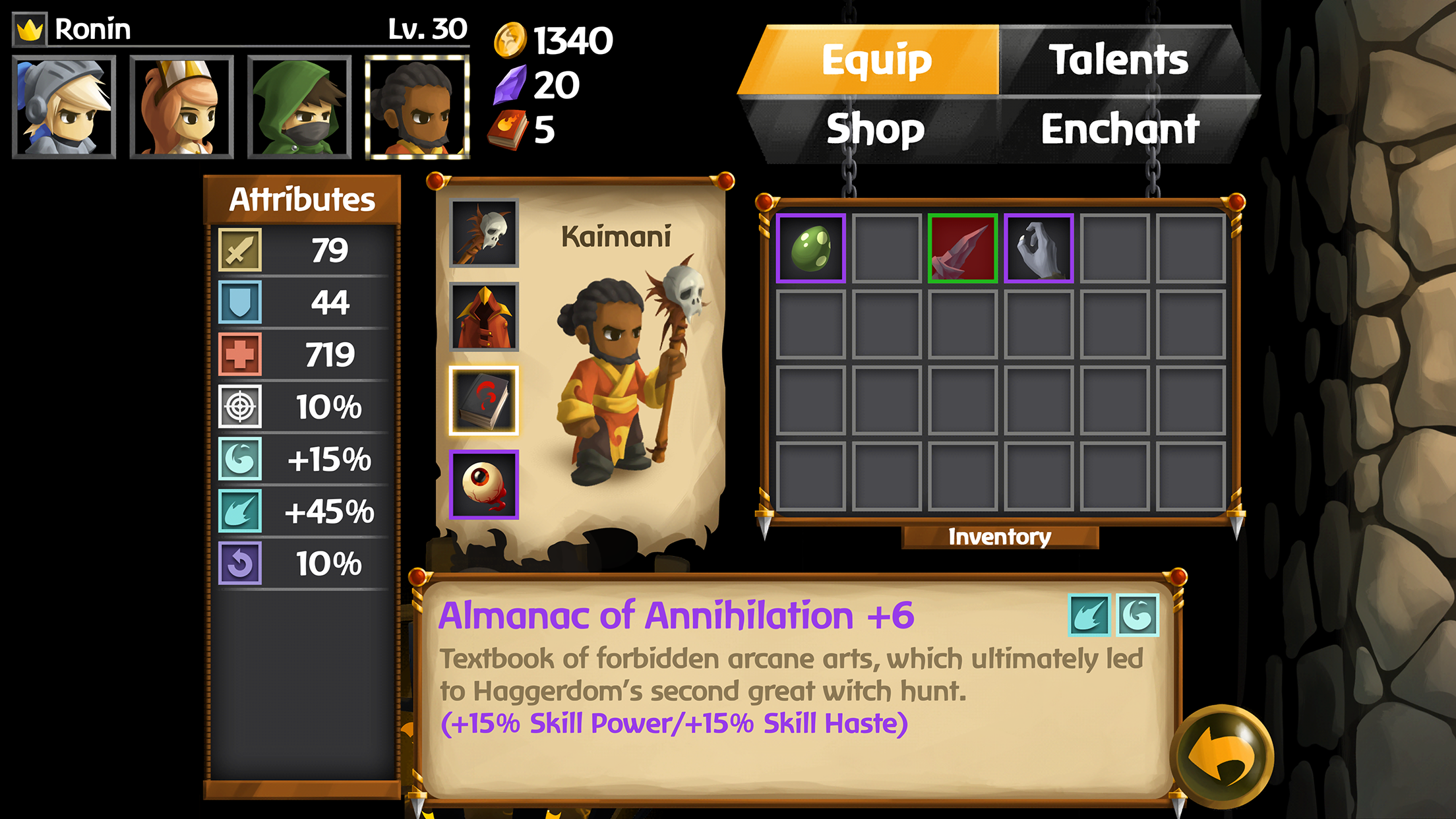1456x819 pixels.
Task: Click the shield defense attribute icon
Action: pyautogui.click(x=239, y=302)
